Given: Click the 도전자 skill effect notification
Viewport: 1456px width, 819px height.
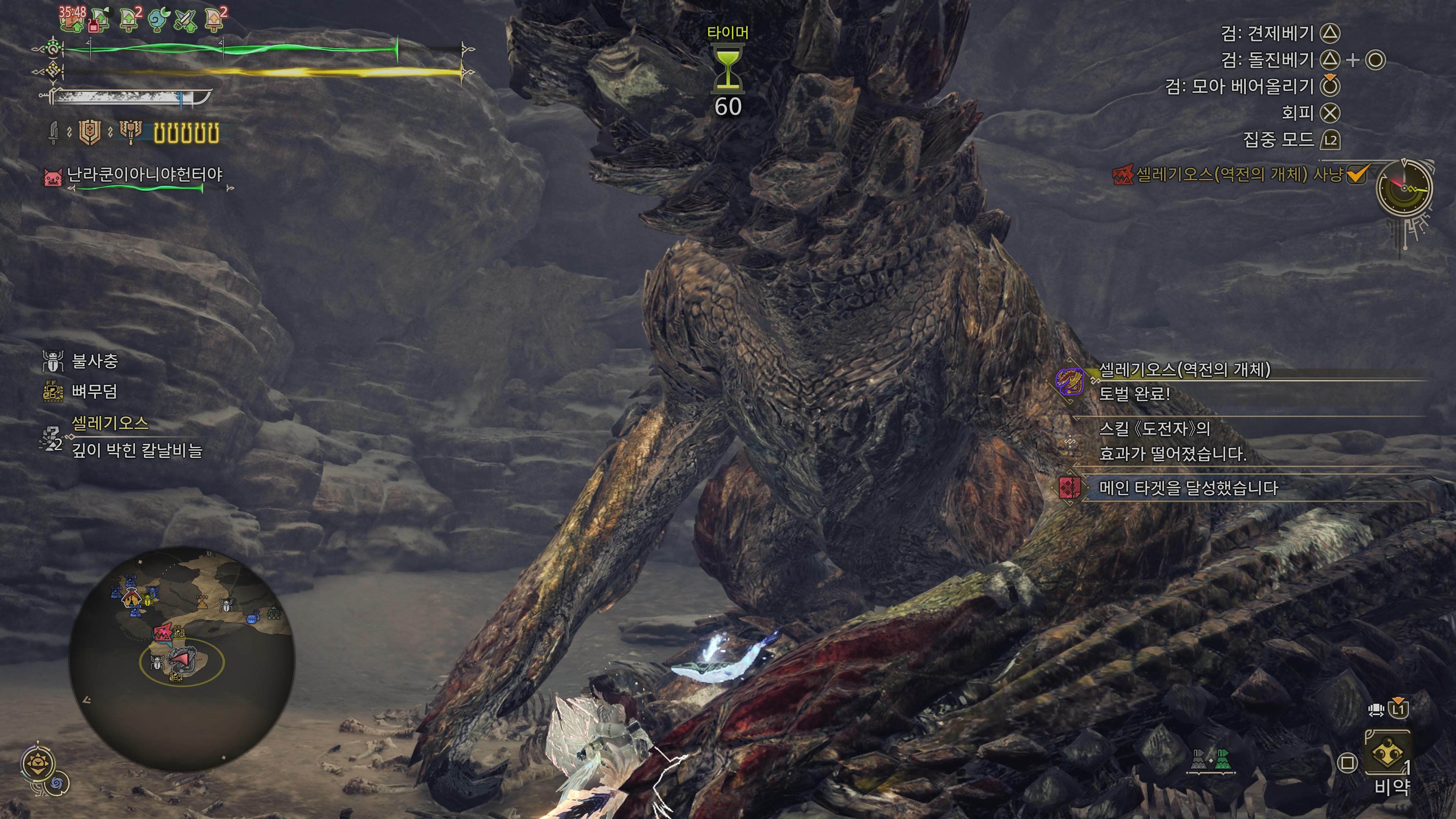Looking at the screenshot, I should 1172,441.
